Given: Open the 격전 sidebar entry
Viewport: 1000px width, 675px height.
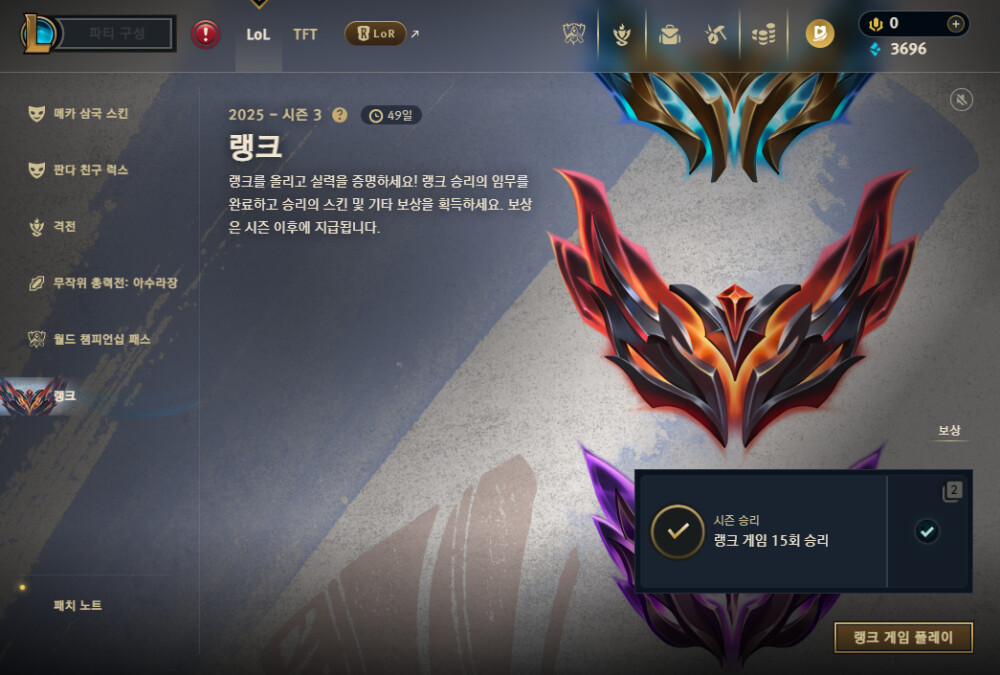Looking at the screenshot, I should 64,227.
